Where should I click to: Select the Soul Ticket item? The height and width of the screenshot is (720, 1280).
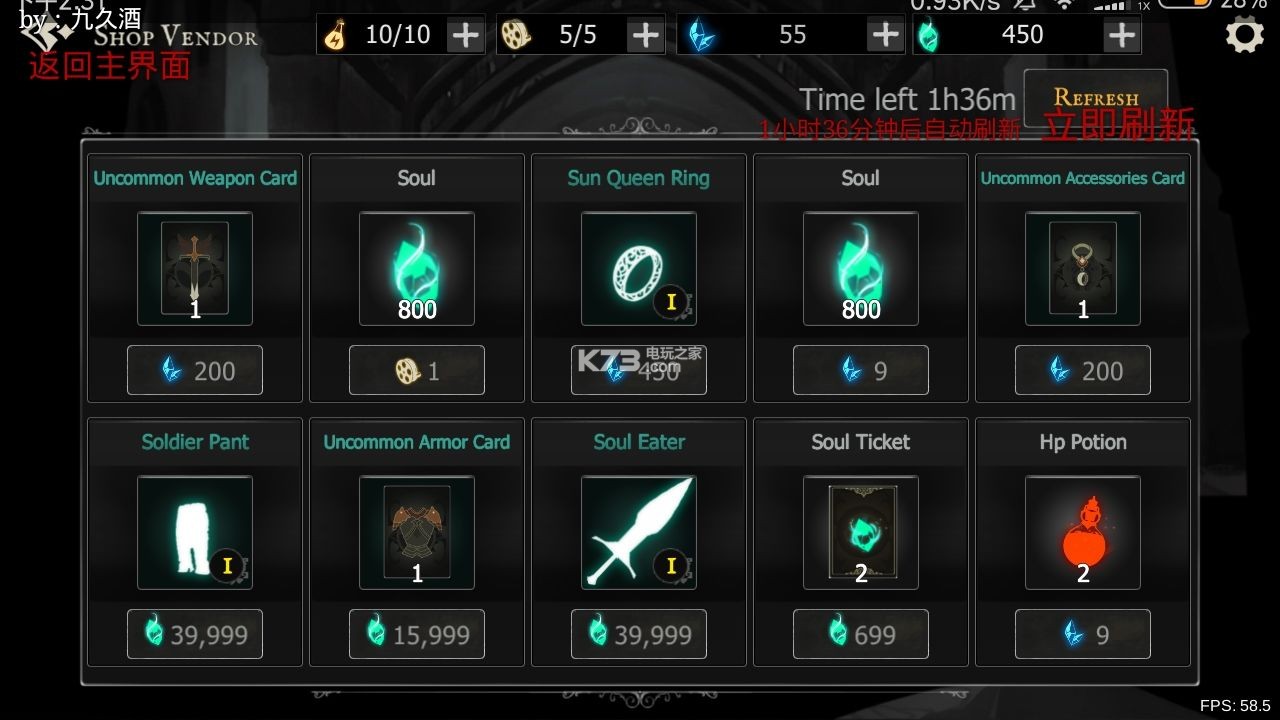click(x=861, y=532)
